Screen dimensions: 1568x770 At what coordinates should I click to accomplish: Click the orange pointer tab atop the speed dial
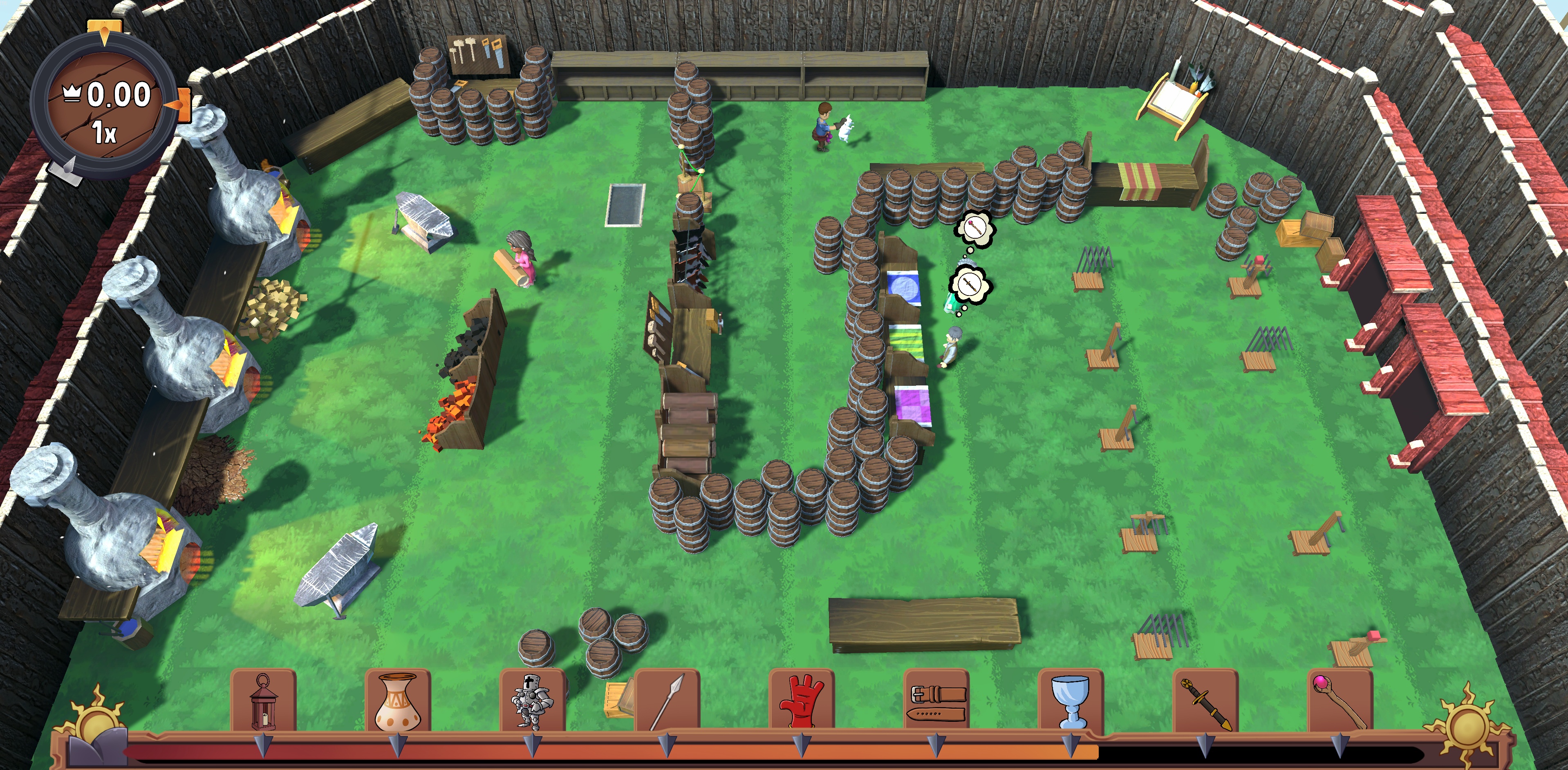(105, 30)
